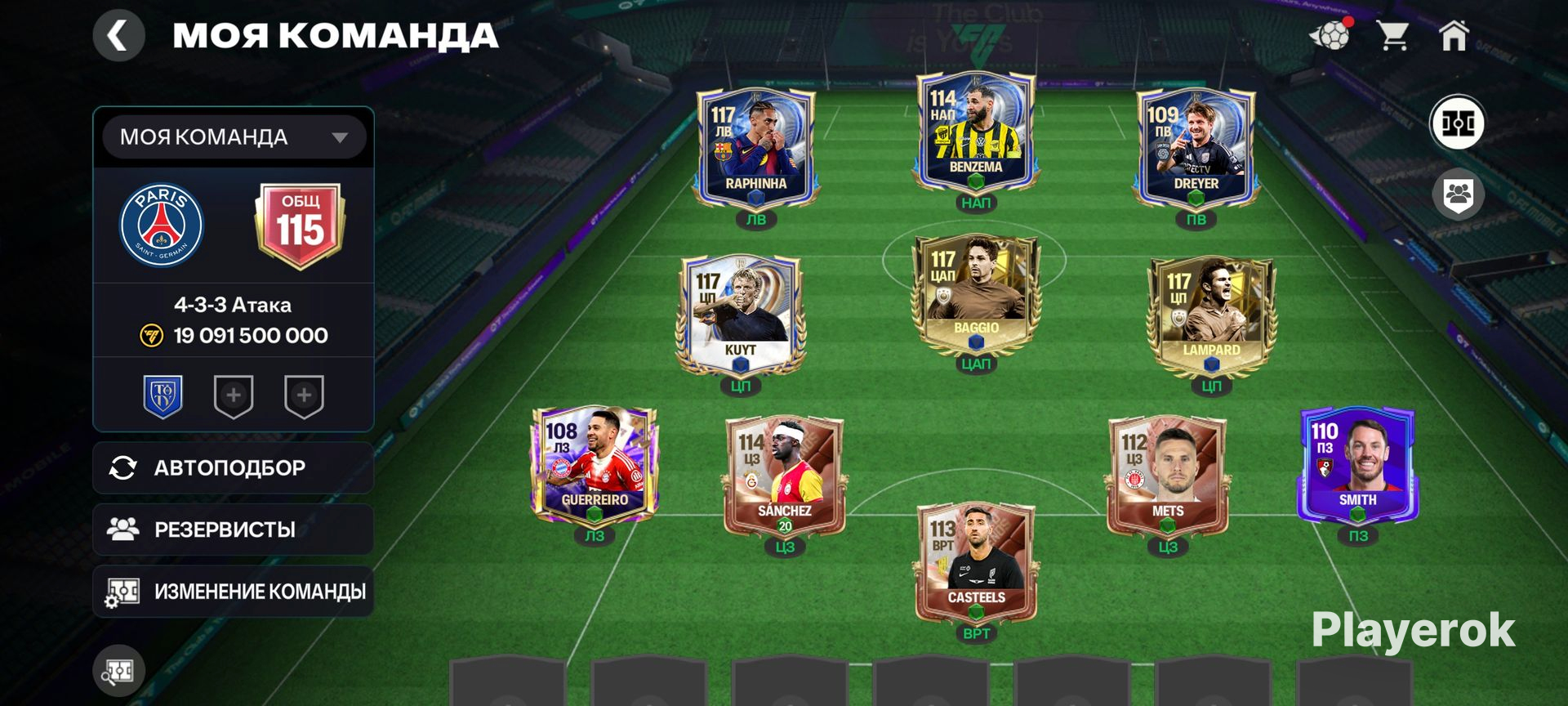The height and width of the screenshot is (706, 1568).
Task: Open the football notifications icon
Action: tap(1330, 36)
